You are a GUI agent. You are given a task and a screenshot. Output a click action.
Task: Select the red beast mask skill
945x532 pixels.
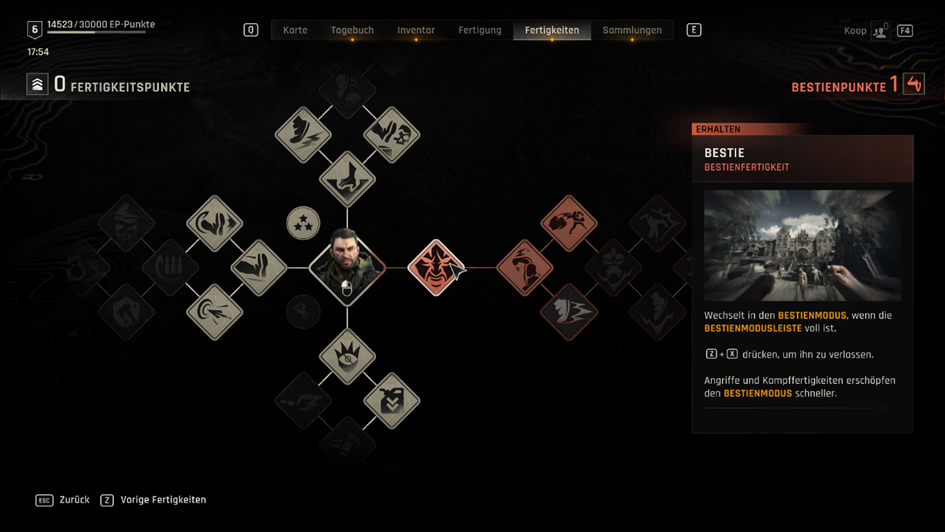pos(436,267)
